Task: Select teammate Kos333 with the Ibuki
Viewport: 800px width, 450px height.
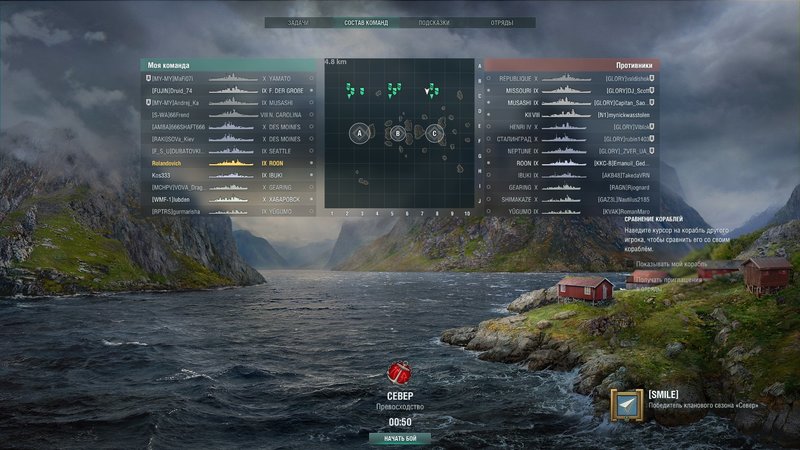Action: click(x=230, y=175)
